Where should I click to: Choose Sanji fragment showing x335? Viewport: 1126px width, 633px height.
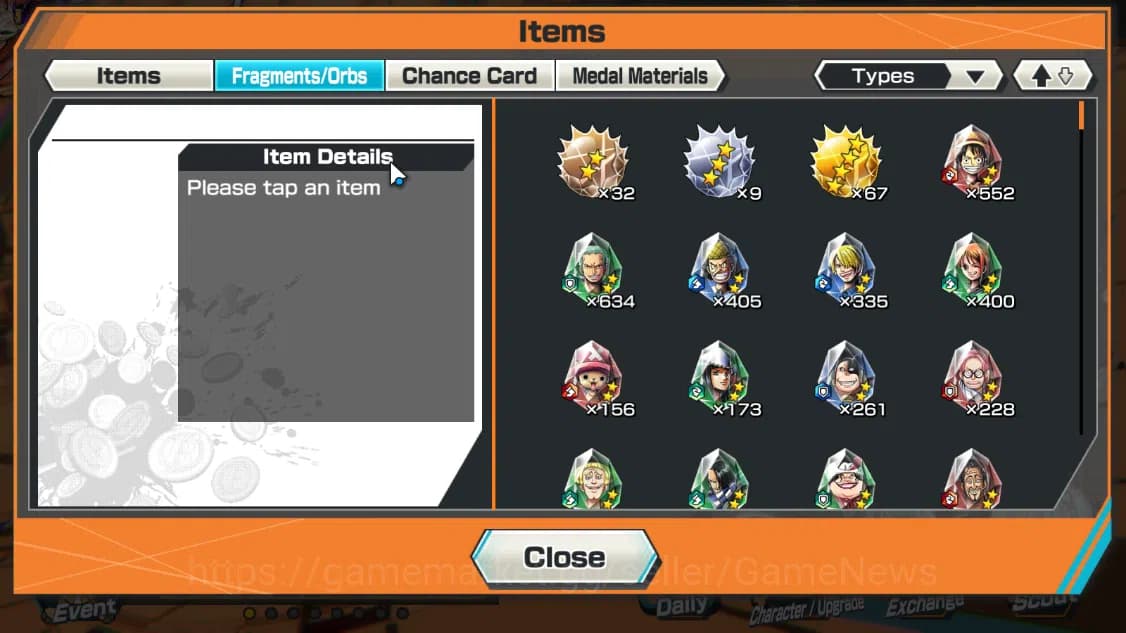pos(845,270)
